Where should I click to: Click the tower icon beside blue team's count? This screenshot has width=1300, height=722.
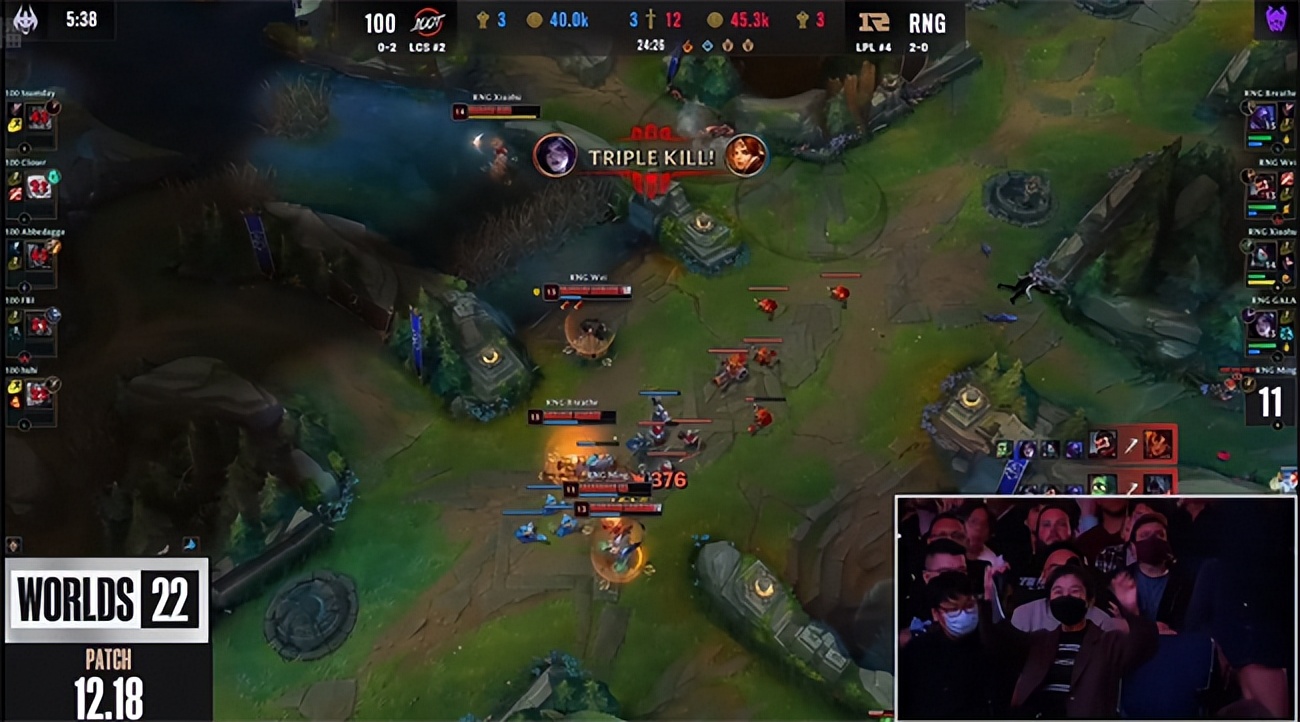[483, 19]
